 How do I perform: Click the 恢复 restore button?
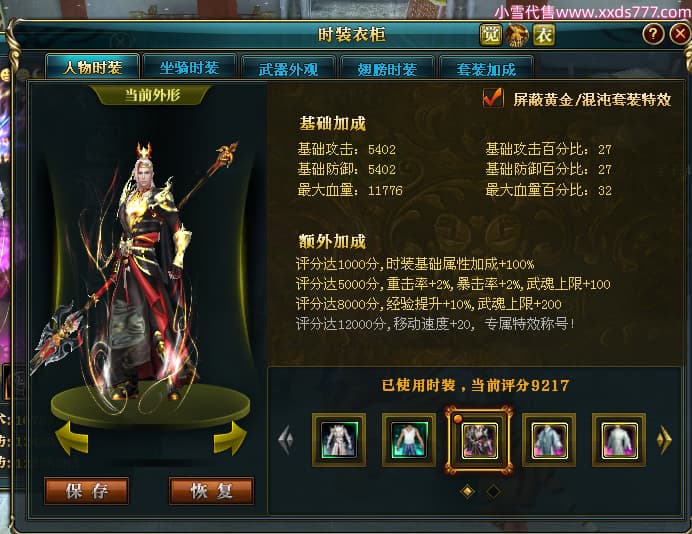(211, 491)
